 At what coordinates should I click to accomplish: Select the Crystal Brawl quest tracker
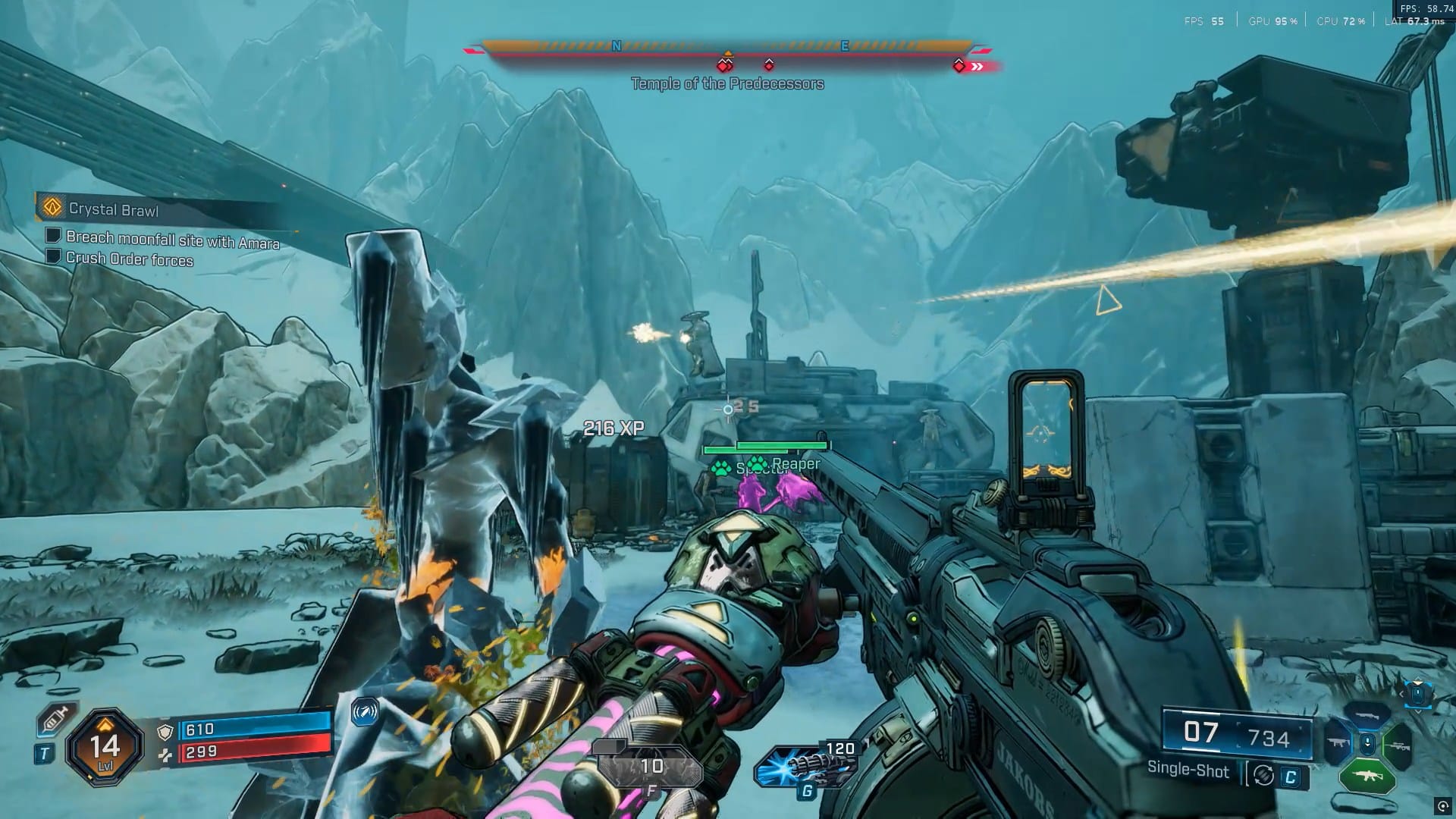(x=114, y=209)
